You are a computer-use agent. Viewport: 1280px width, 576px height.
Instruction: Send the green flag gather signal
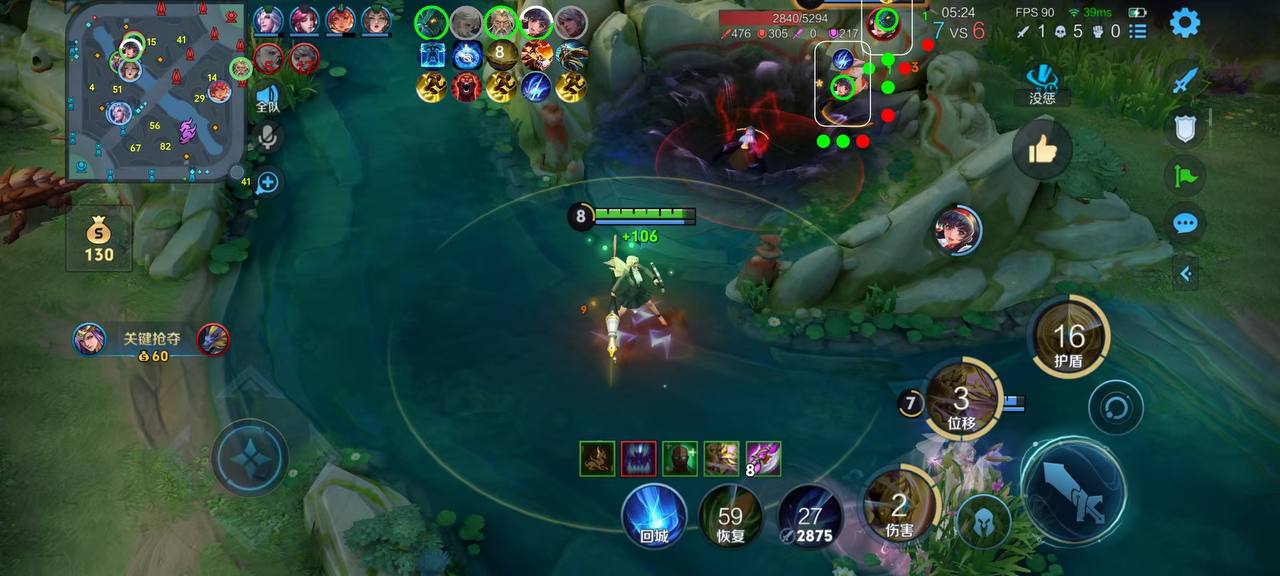[x=1185, y=176]
